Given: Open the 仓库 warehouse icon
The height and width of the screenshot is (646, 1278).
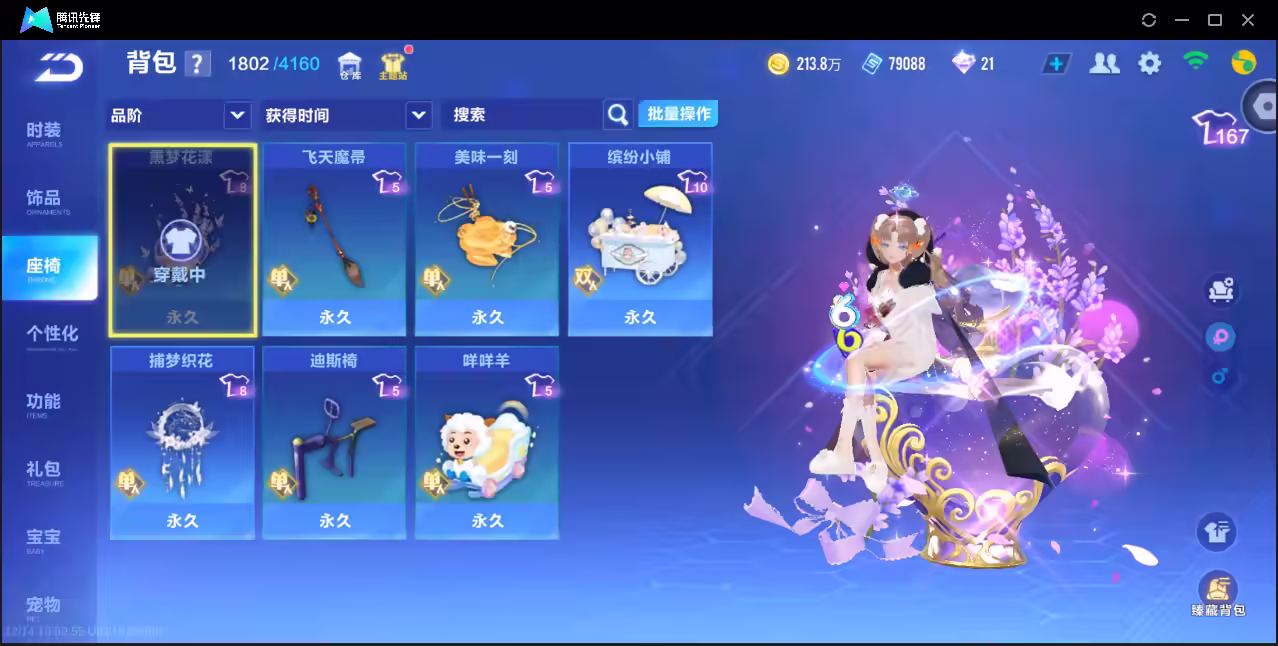Looking at the screenshot, I should pos(349,66).
